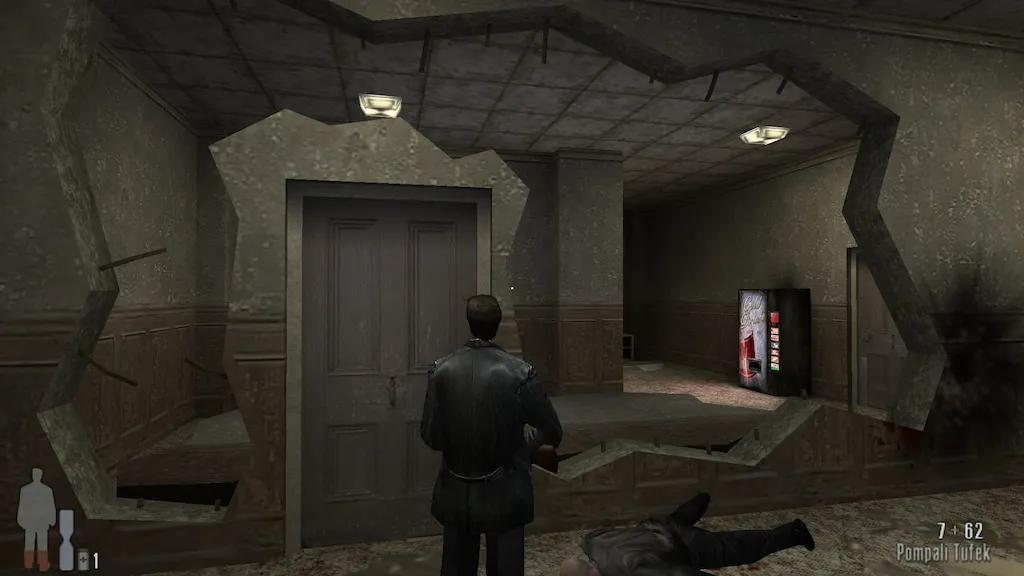
Task: Activate the bullet time hourglass
Action: point(66,539)
